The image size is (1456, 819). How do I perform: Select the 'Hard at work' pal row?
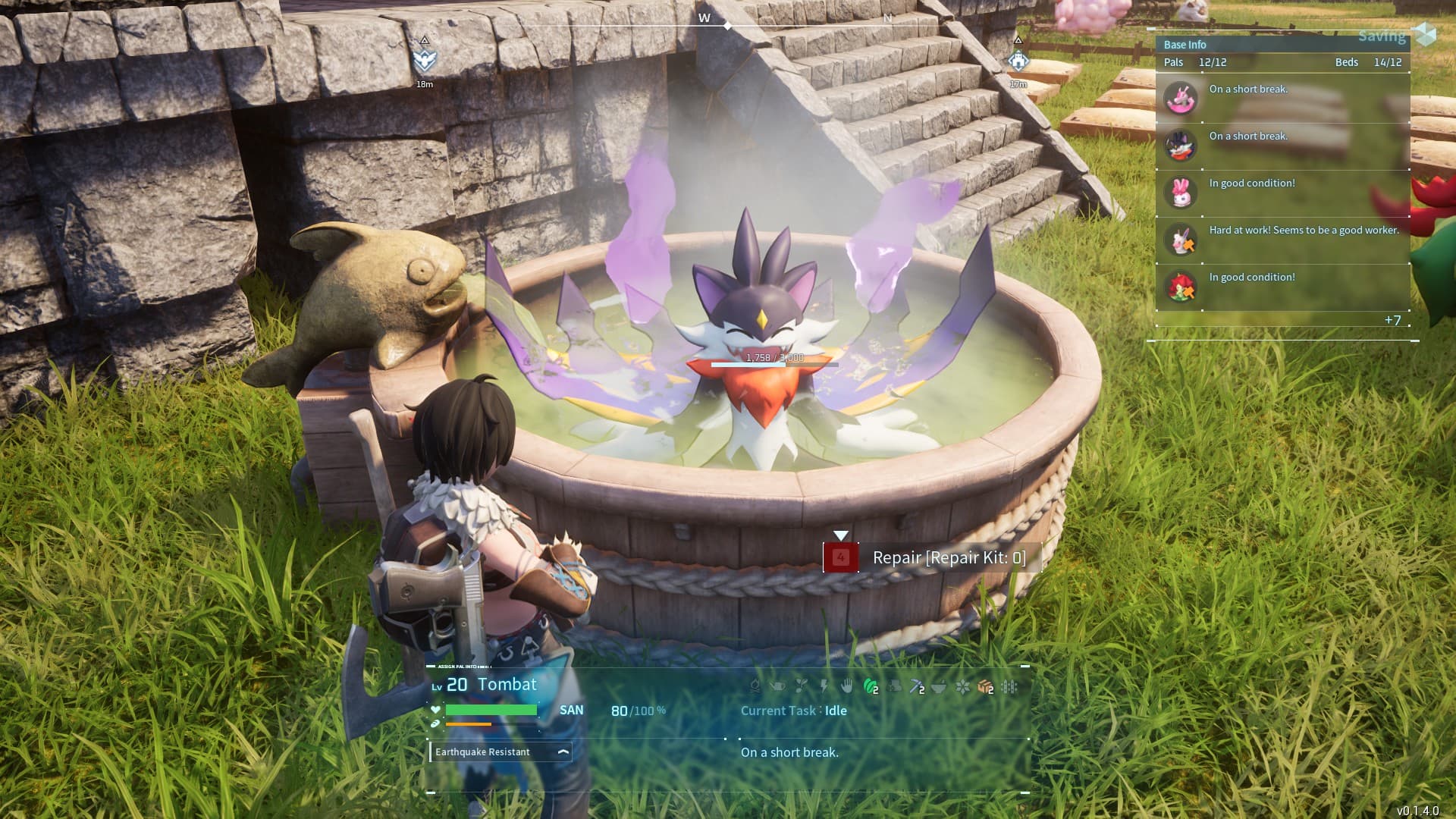point(1282,240)
